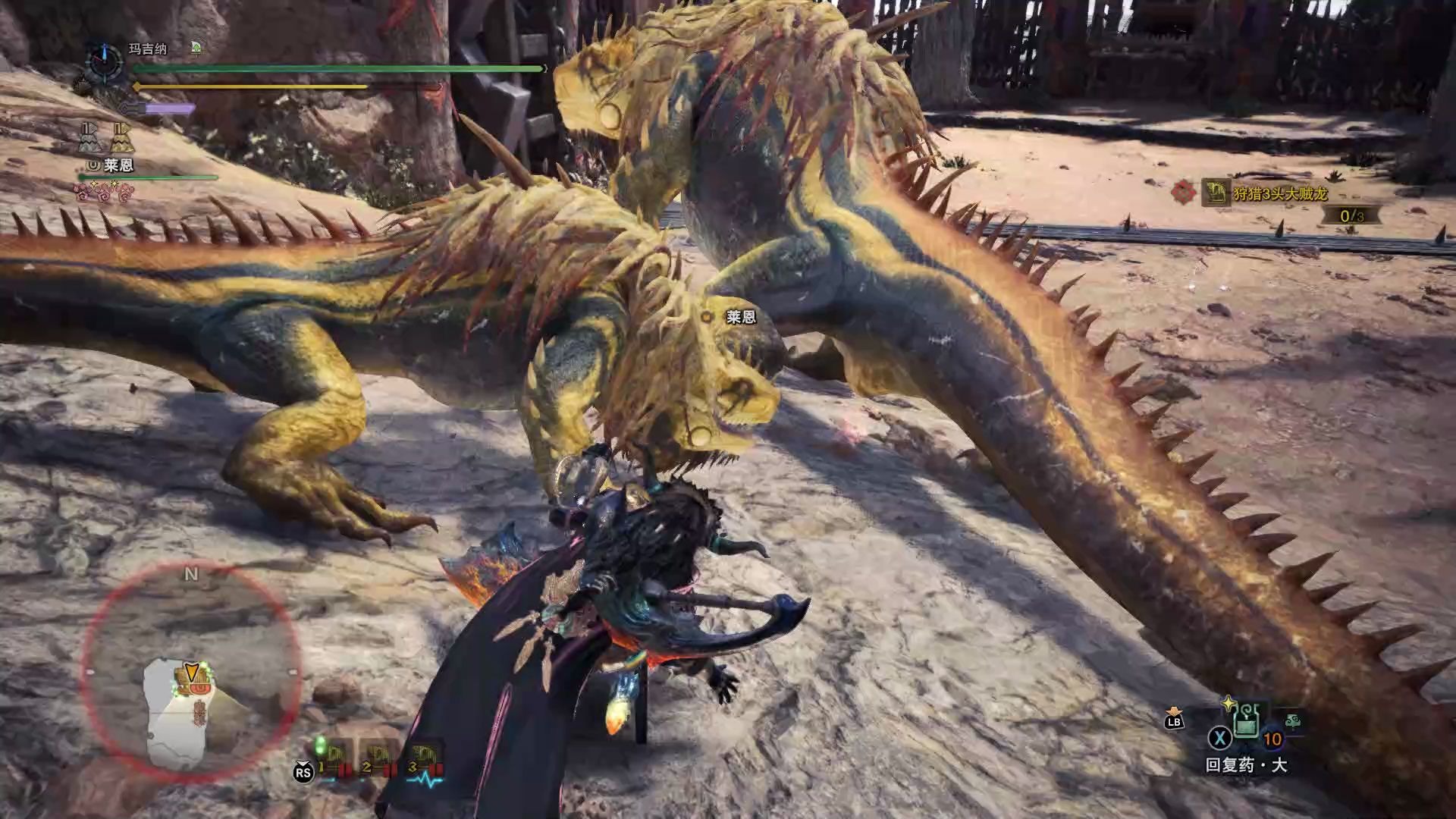Select the Mega Potion item slot
The image size is (1456, 819).
1246,725
